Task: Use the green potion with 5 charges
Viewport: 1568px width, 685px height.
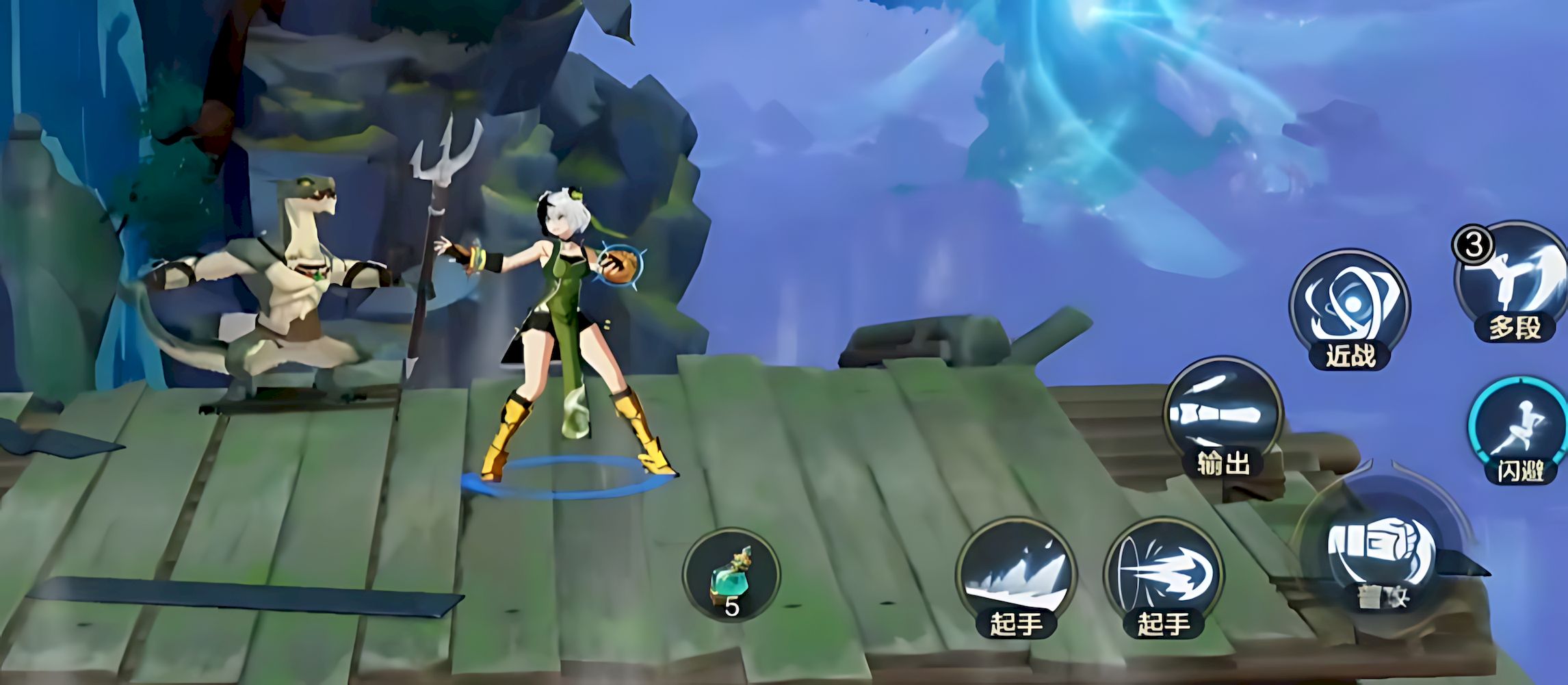Action: tap(731, 576)
